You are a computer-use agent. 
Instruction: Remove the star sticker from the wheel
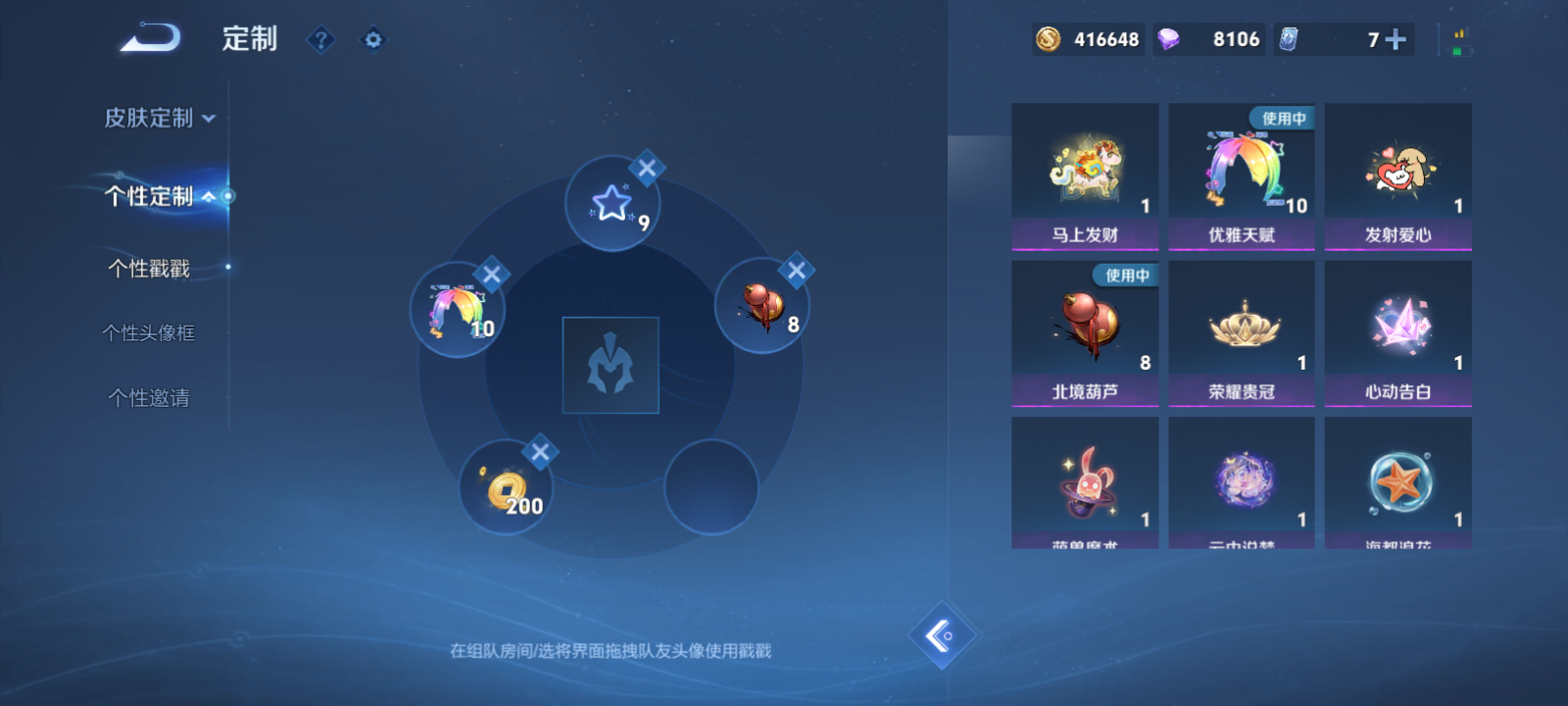(x=646, y=168)
